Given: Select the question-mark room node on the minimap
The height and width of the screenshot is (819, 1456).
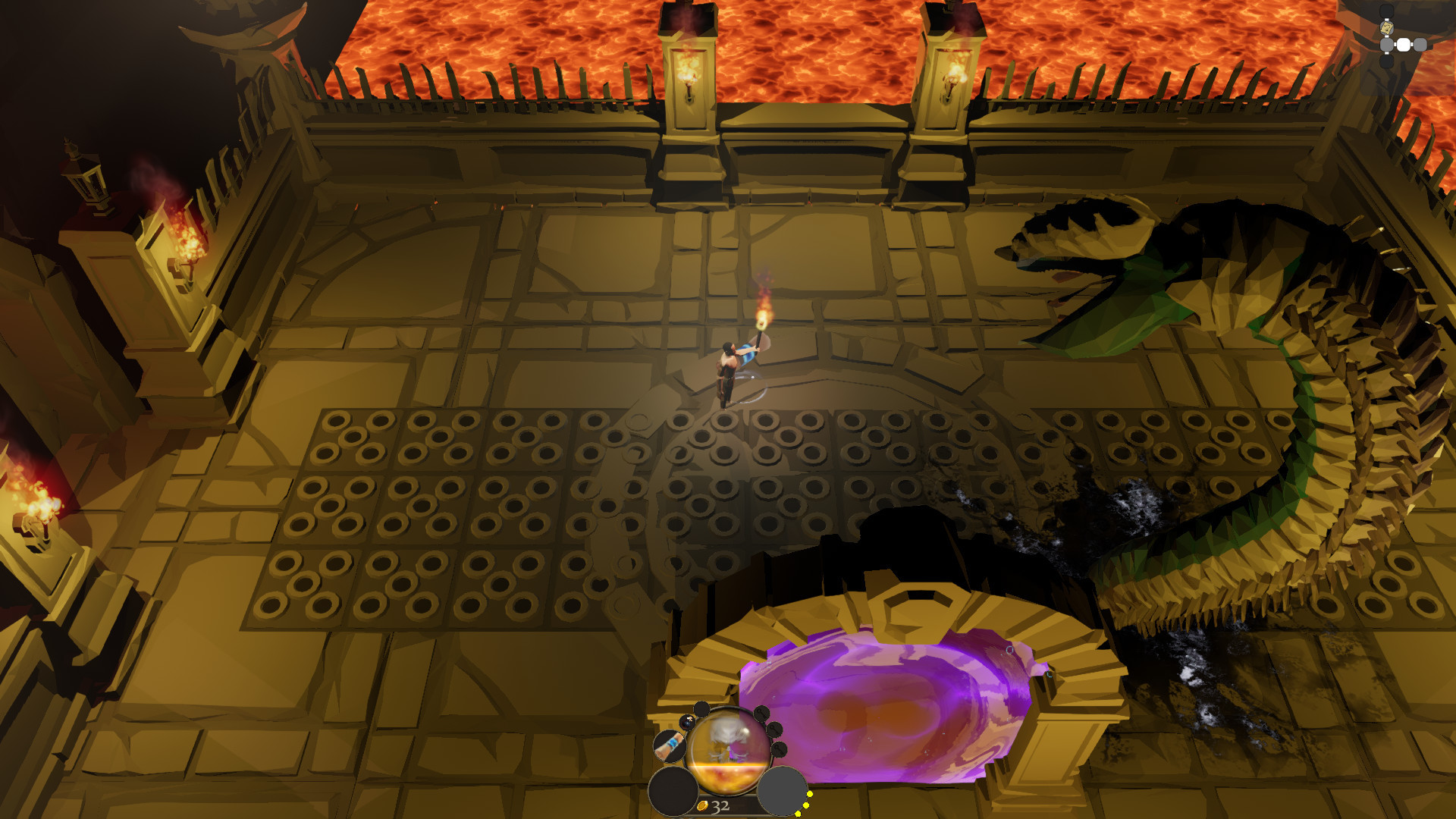Looking at the screenshot, I should (x=1387, y=28).
